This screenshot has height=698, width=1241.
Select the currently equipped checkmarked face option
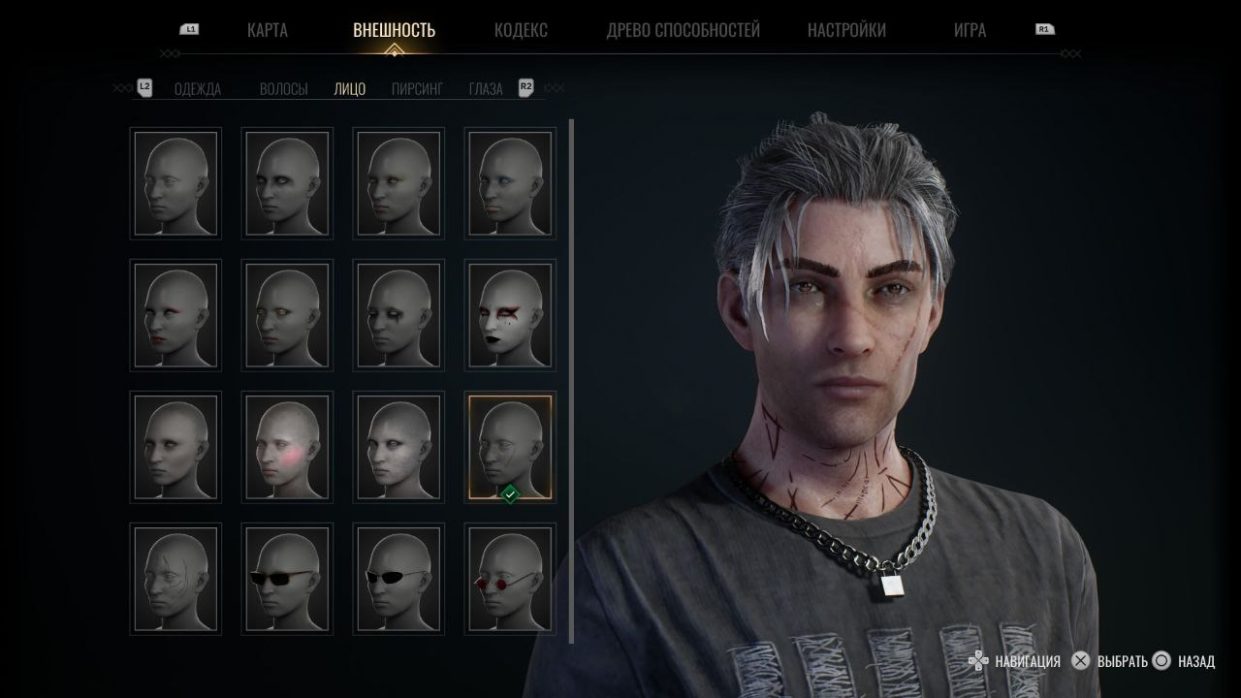click(510, 448)
